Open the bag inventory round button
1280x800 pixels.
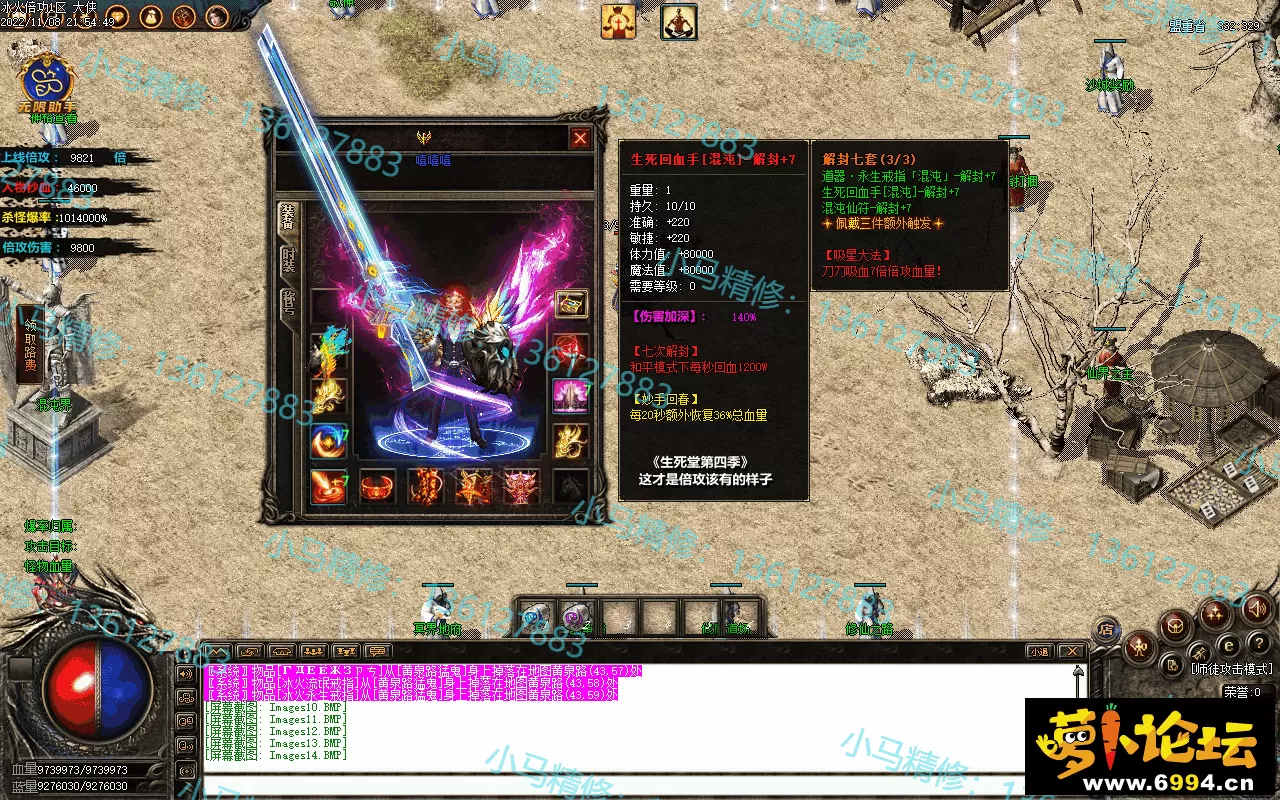pos(1176,626)
